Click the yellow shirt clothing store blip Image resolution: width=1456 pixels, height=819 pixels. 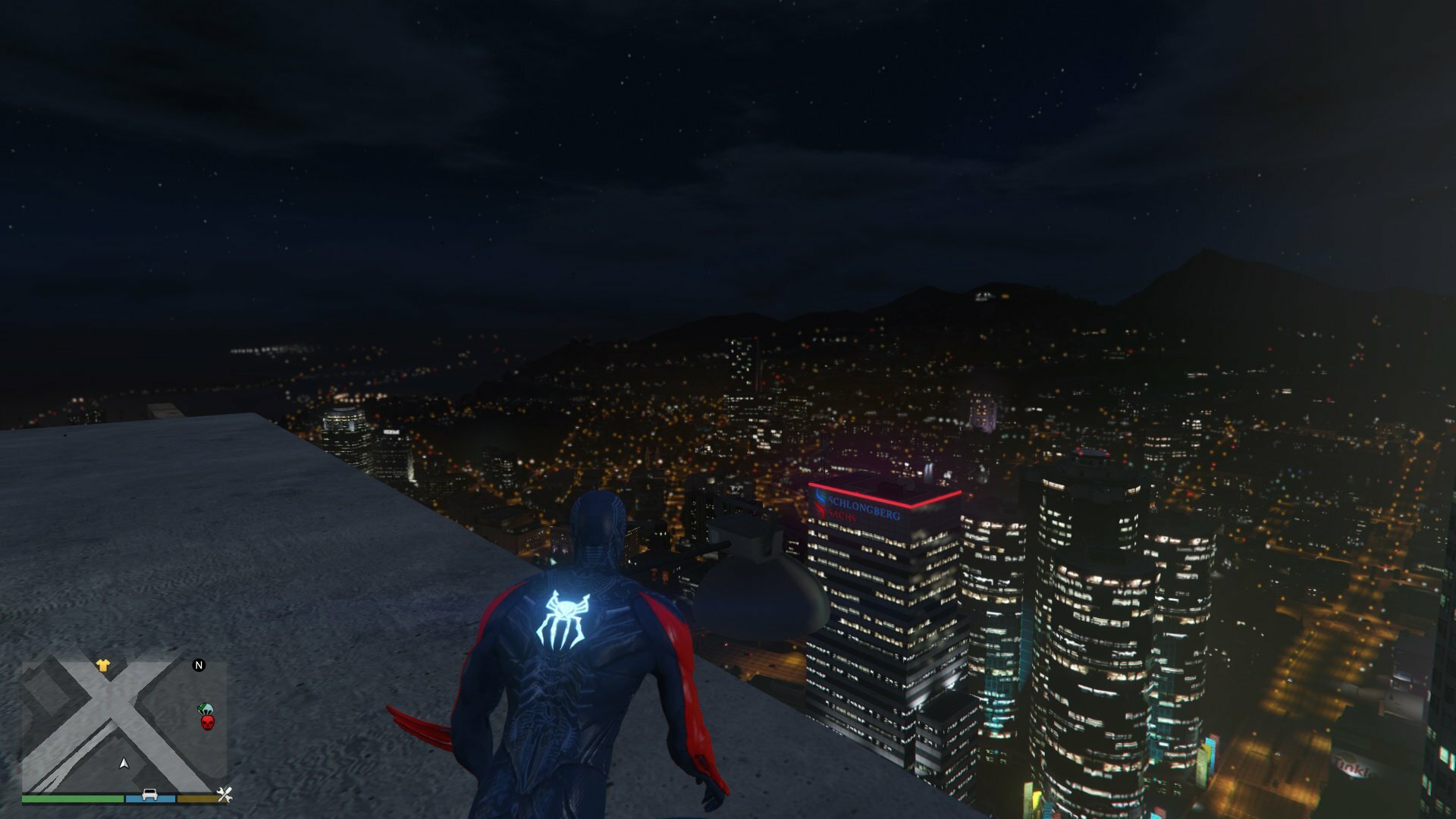coord(102,666)
